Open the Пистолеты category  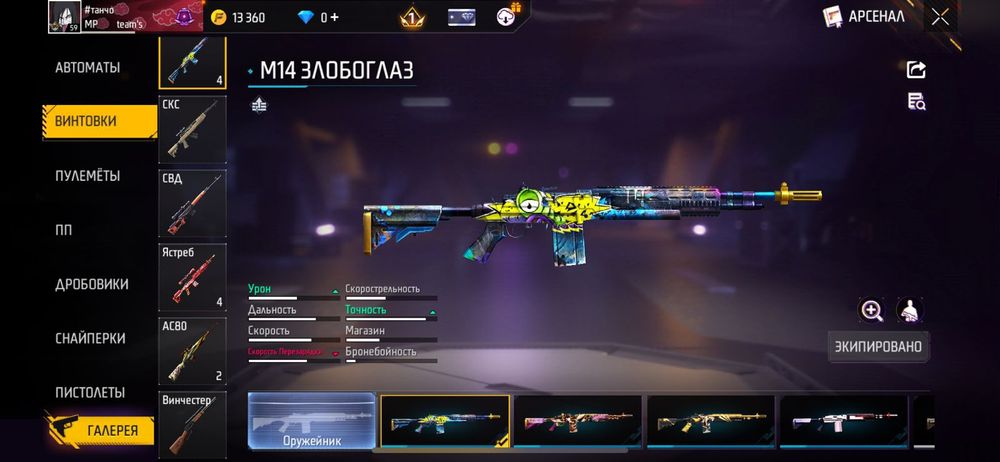coord(90,392)
